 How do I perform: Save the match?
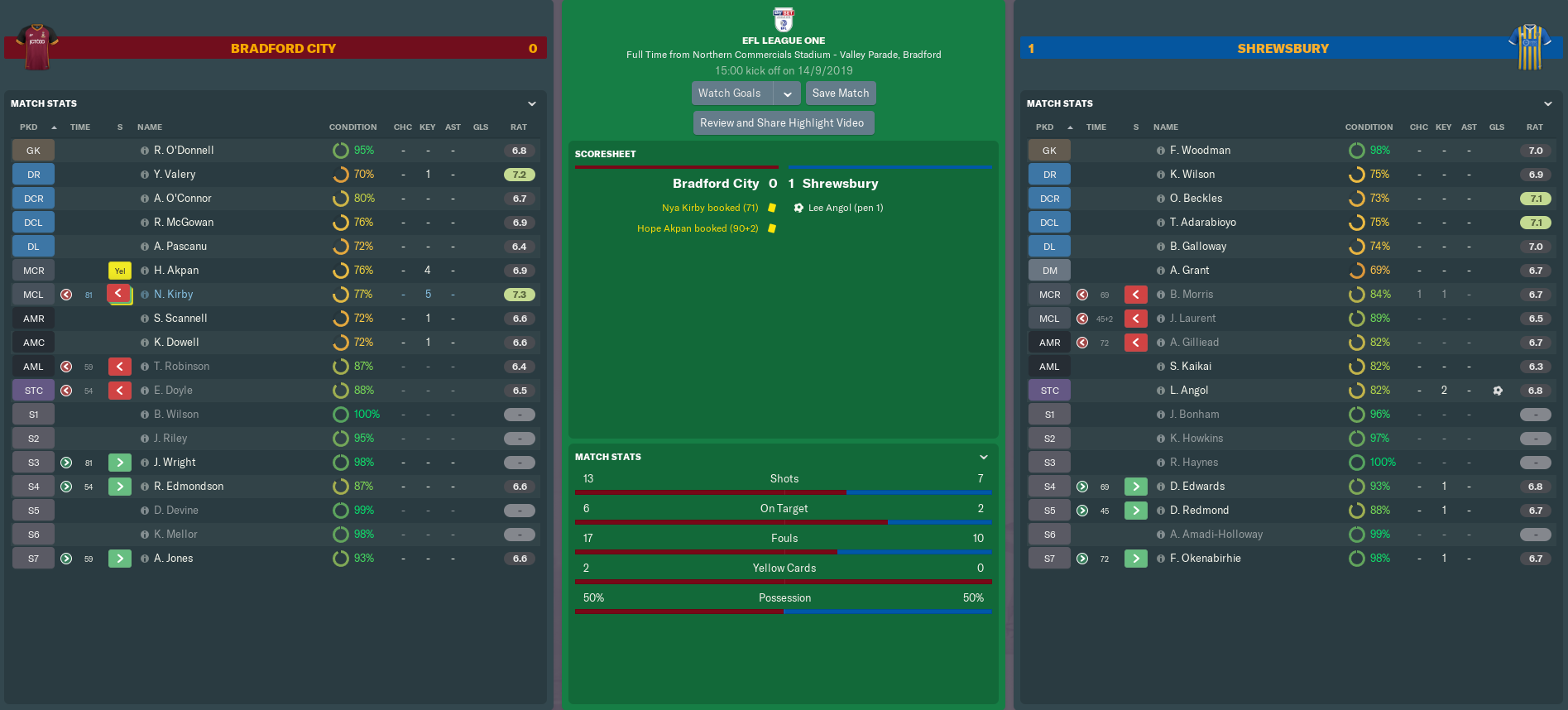click(840, 94)
